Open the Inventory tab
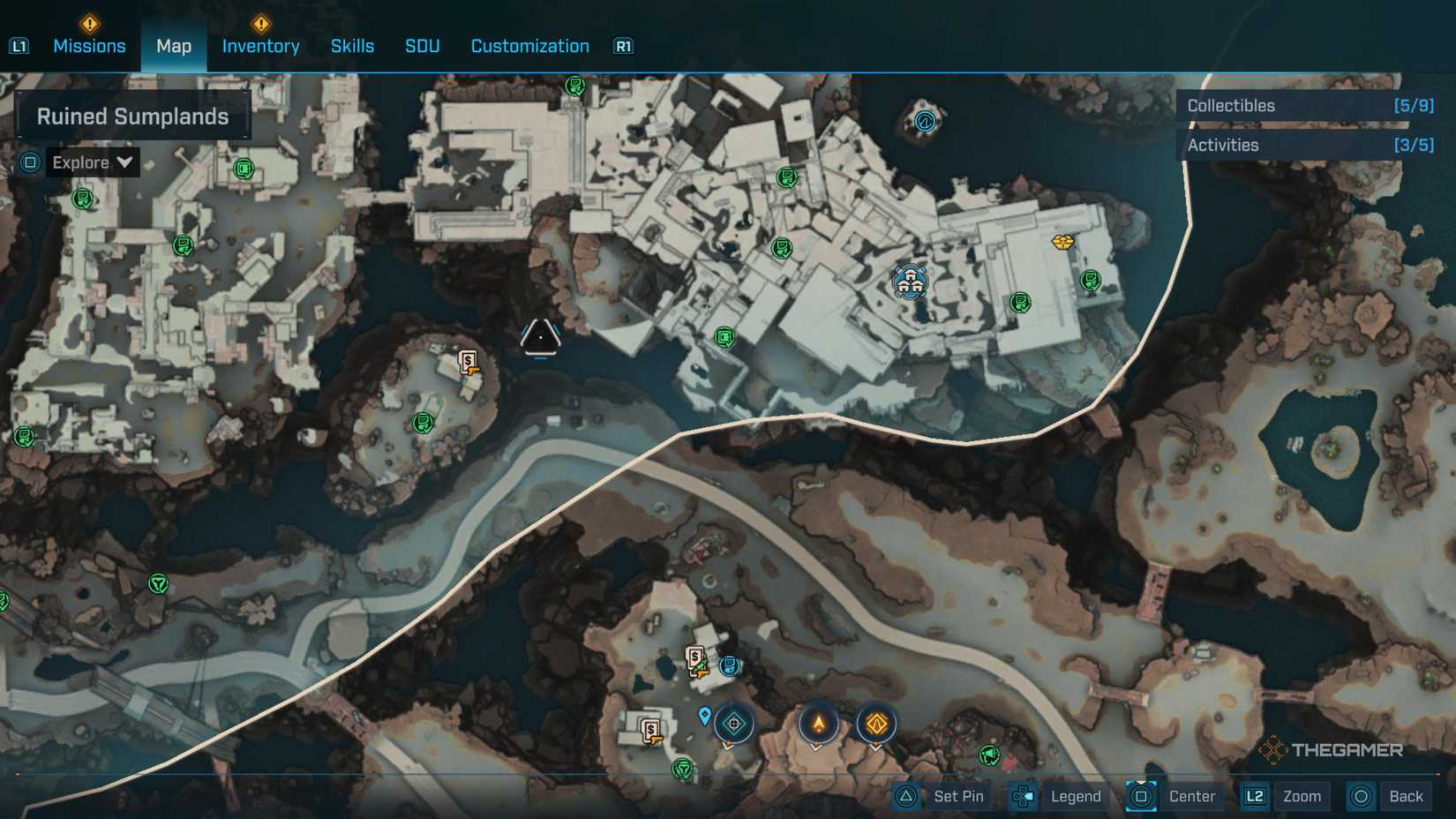Screen dimensions: 1456x819 pyautogui.click(x=260, y=46)
